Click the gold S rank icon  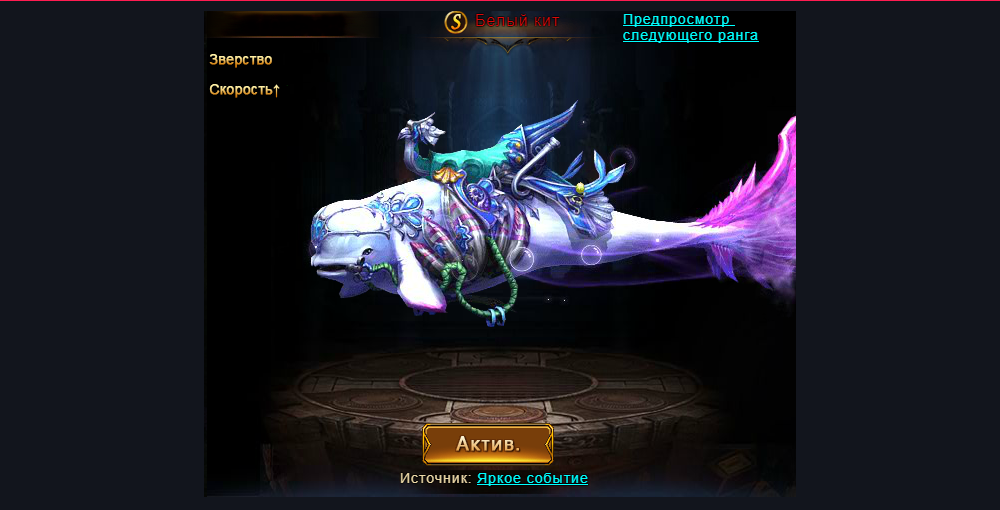[x=456, y=21]
